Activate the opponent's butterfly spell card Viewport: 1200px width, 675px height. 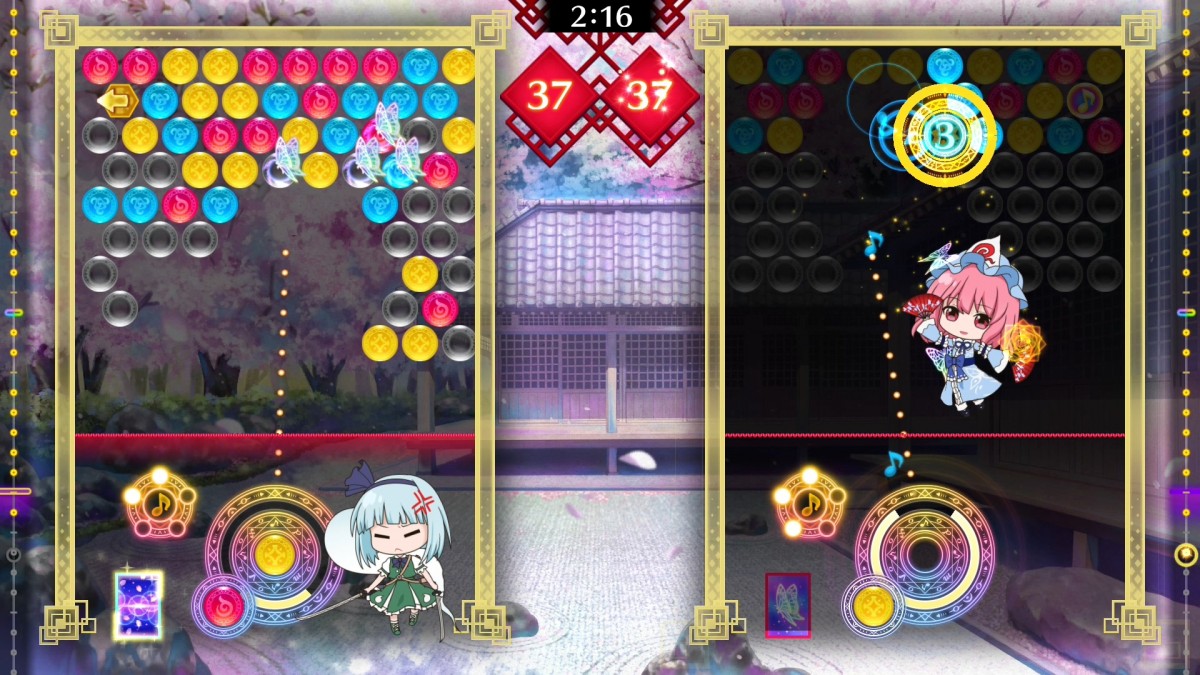(788, 605)
